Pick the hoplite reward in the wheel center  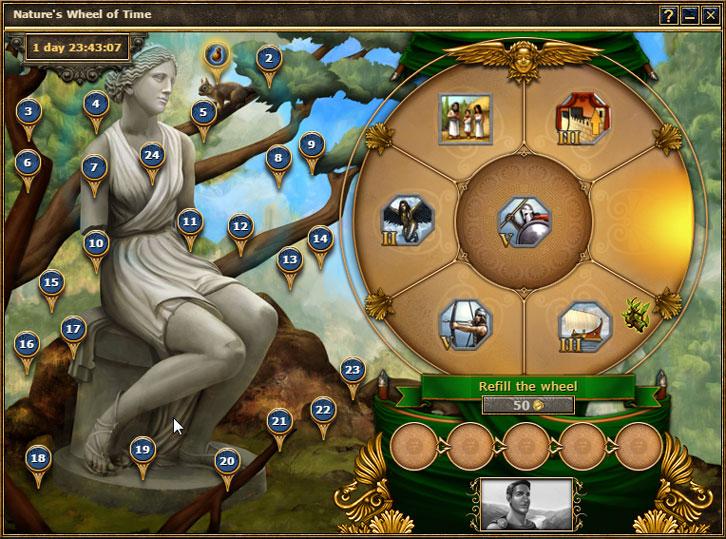[x=523, y=216]
